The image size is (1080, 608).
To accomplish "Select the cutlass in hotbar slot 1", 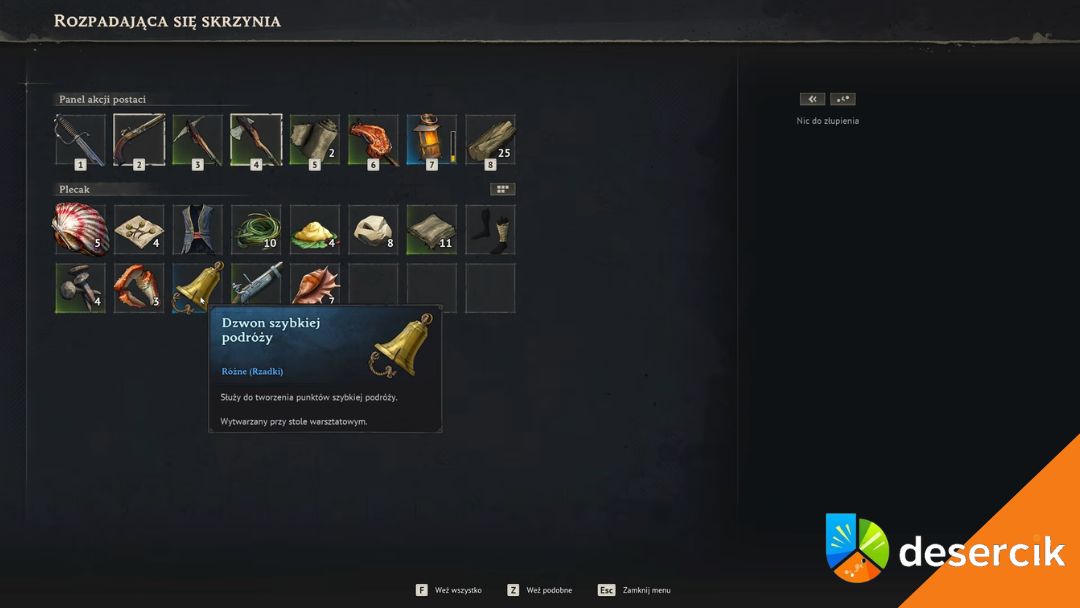I will tap(80, 138).
